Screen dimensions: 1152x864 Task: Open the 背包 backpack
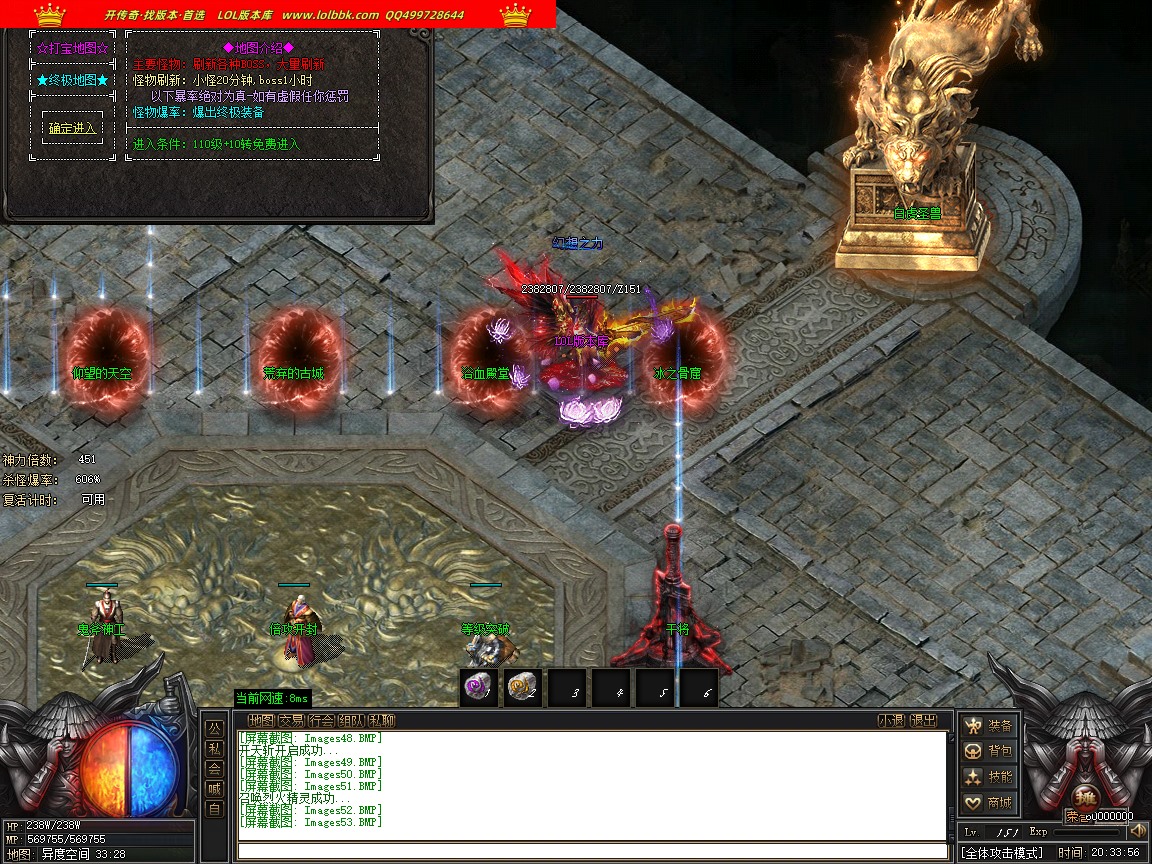coord(988,751)
